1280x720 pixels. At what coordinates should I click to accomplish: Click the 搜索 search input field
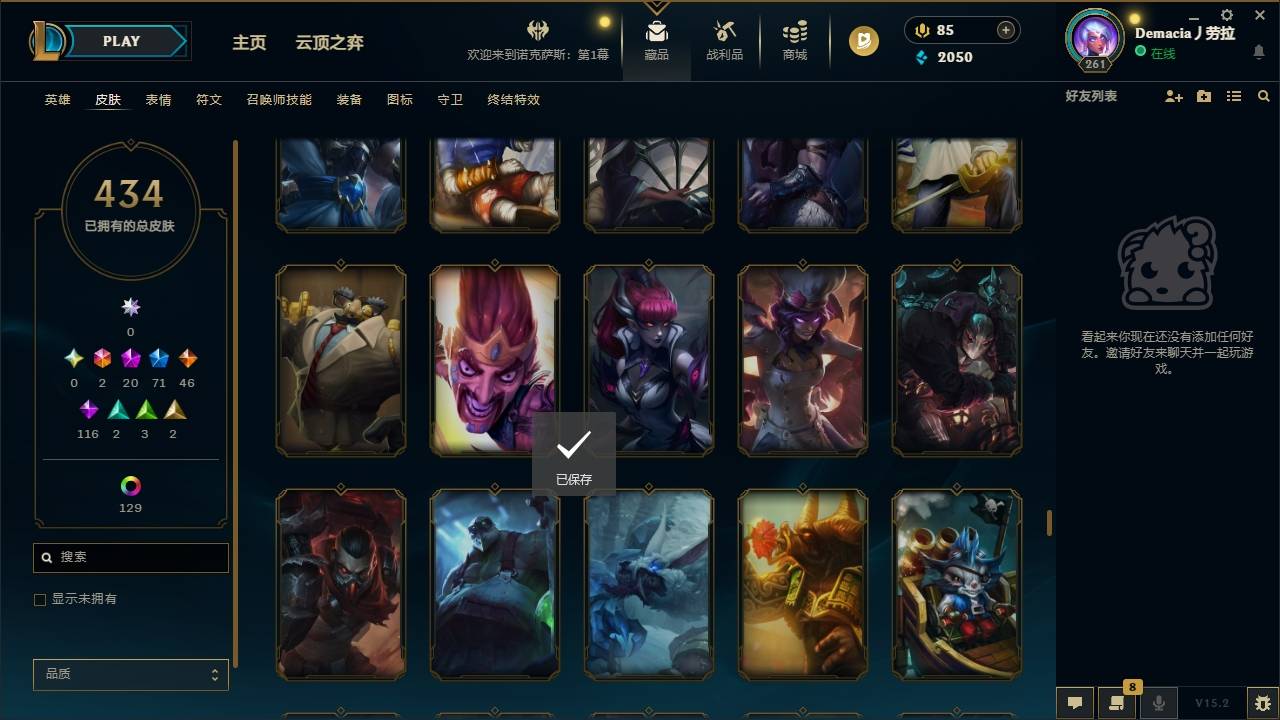(130, 557)
